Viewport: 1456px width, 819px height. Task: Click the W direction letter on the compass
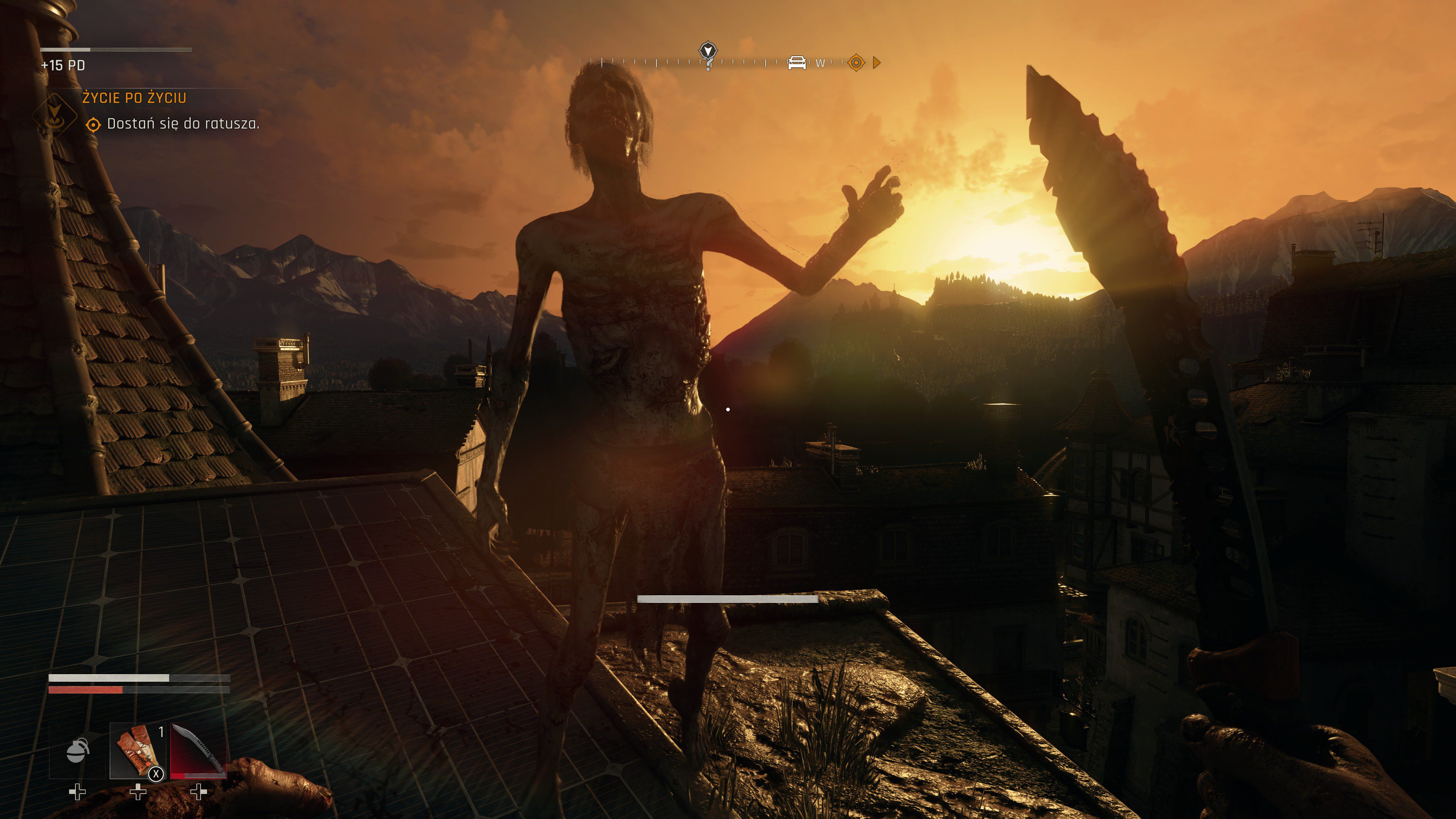(x=821, y=63)
